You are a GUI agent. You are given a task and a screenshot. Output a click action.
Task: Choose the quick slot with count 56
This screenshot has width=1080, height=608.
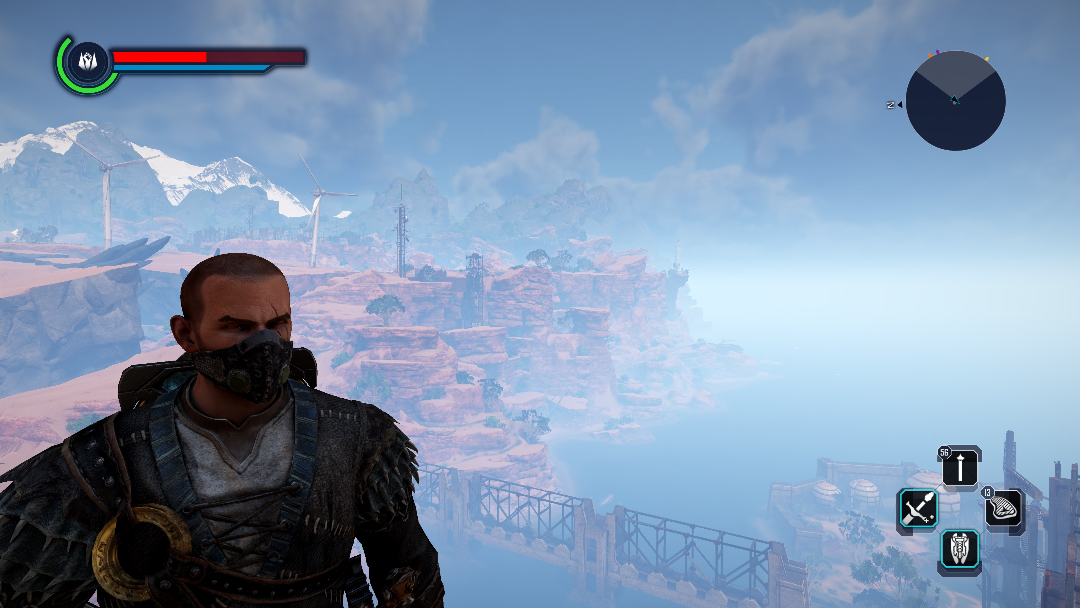(960, 467)
